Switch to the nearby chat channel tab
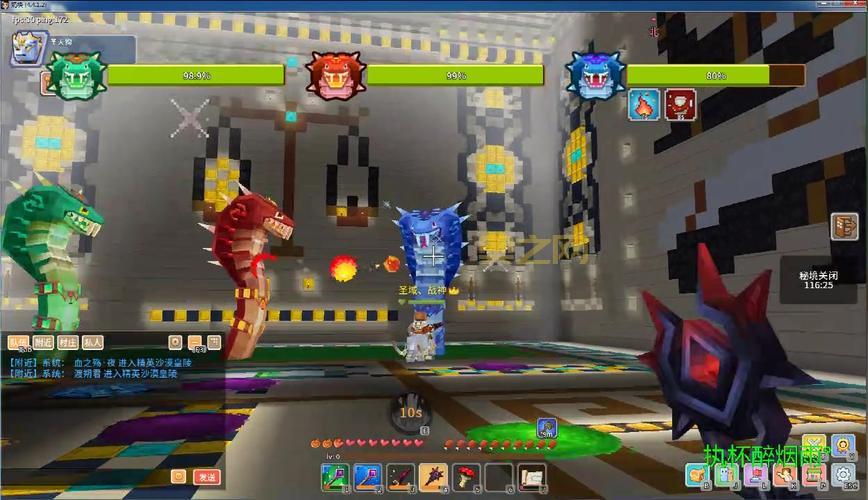 click(x=42, y=341)
